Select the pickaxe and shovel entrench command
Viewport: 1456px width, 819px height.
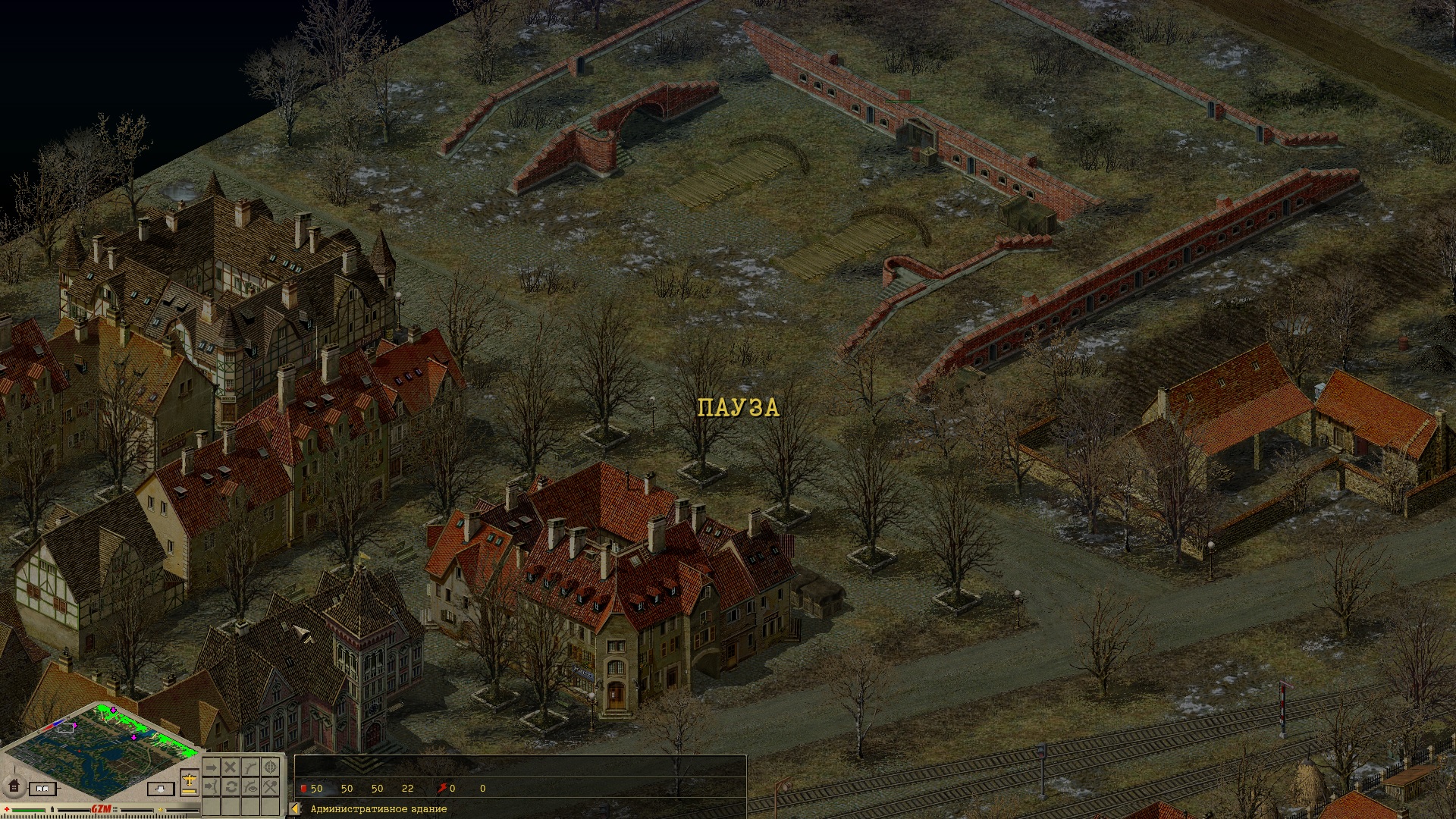[270, 787]
